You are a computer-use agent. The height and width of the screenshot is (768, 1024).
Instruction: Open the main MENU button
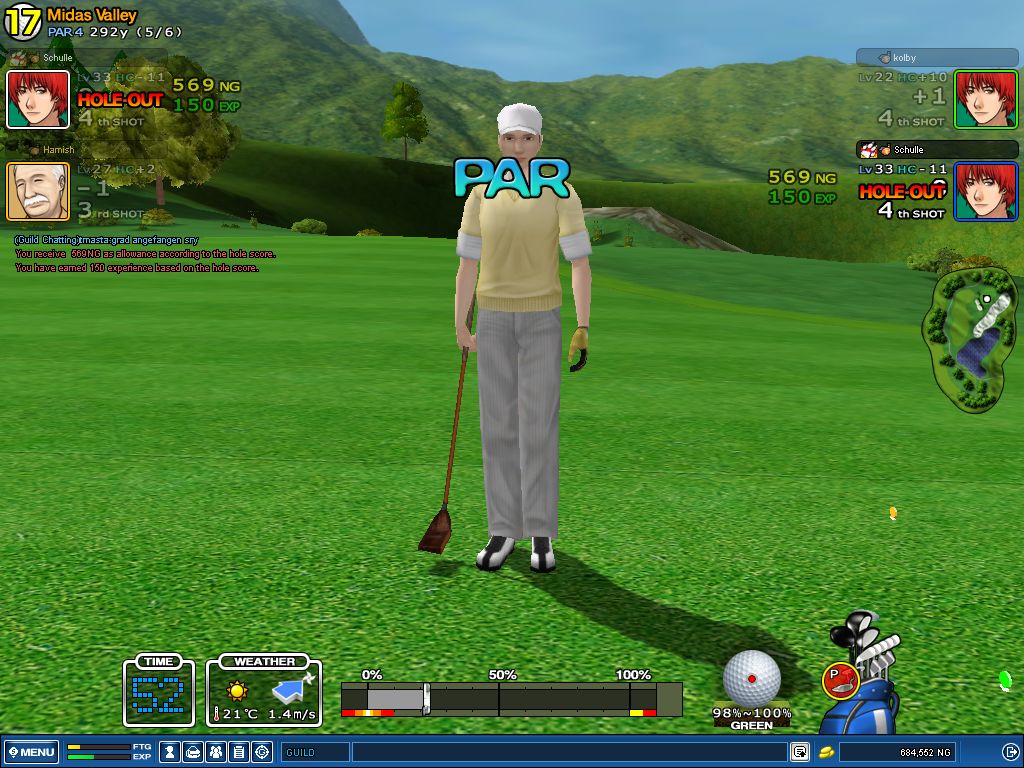(32, 752)
